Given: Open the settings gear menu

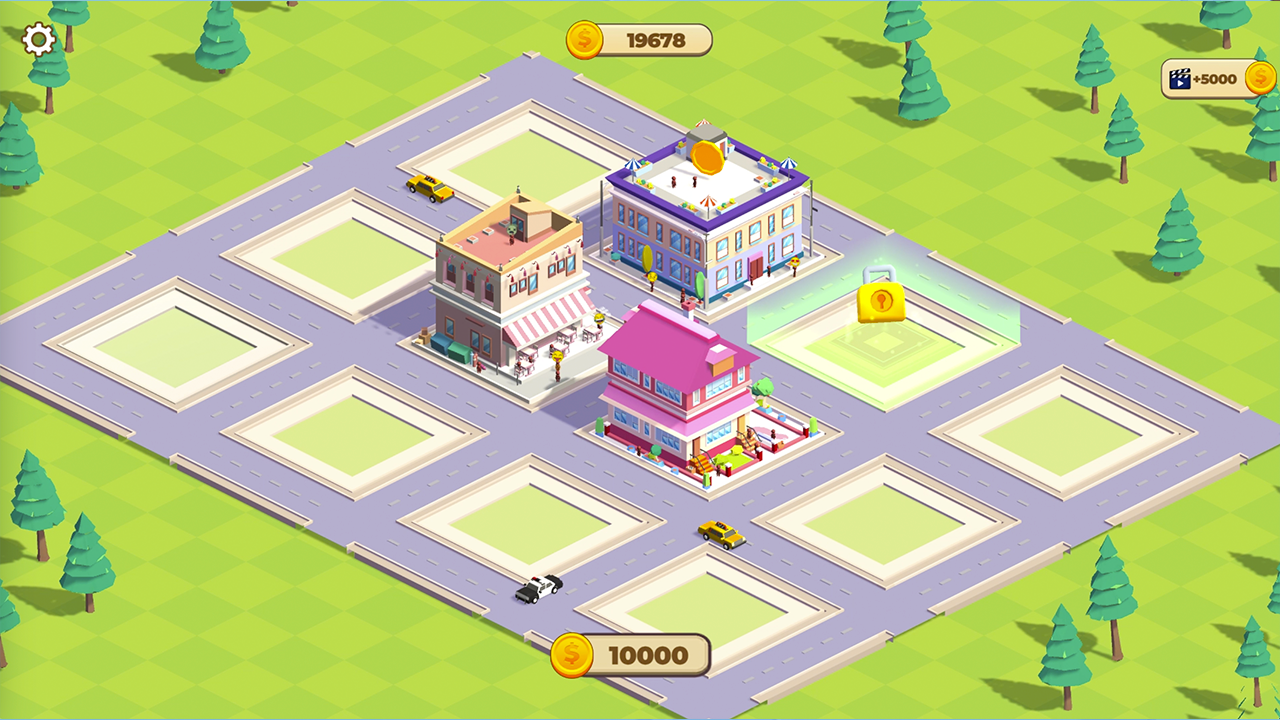Looking at the screenshot, I should (38, 40).
